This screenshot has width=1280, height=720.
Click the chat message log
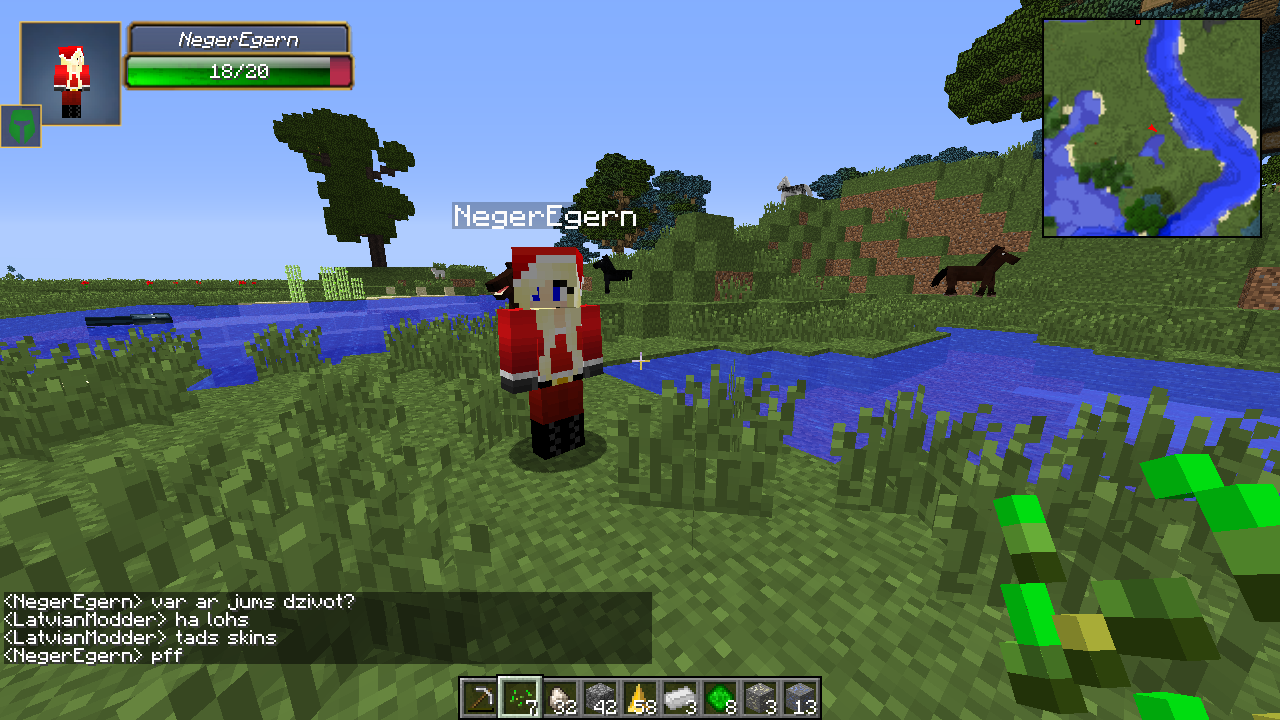[326, 628]
